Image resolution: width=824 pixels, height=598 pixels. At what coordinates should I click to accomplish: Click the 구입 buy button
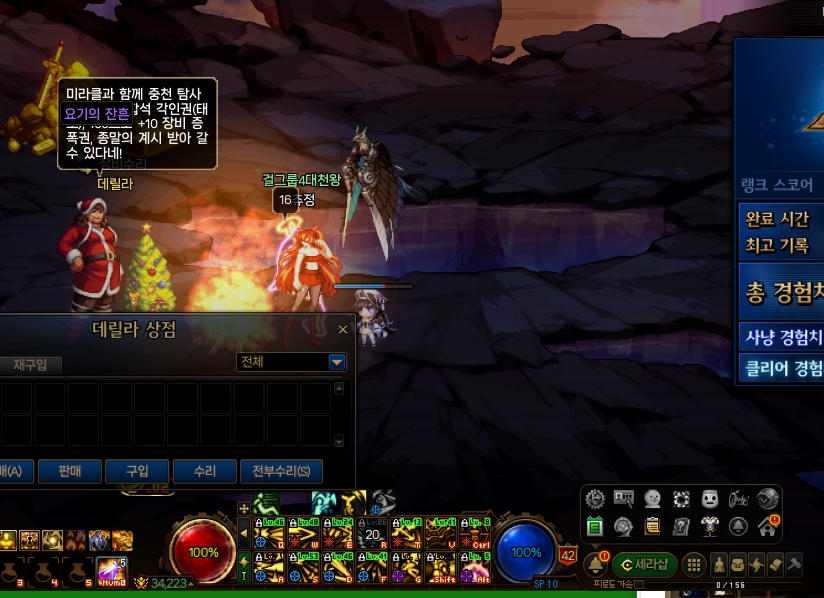pyautogui.click(x=136, y=471)
